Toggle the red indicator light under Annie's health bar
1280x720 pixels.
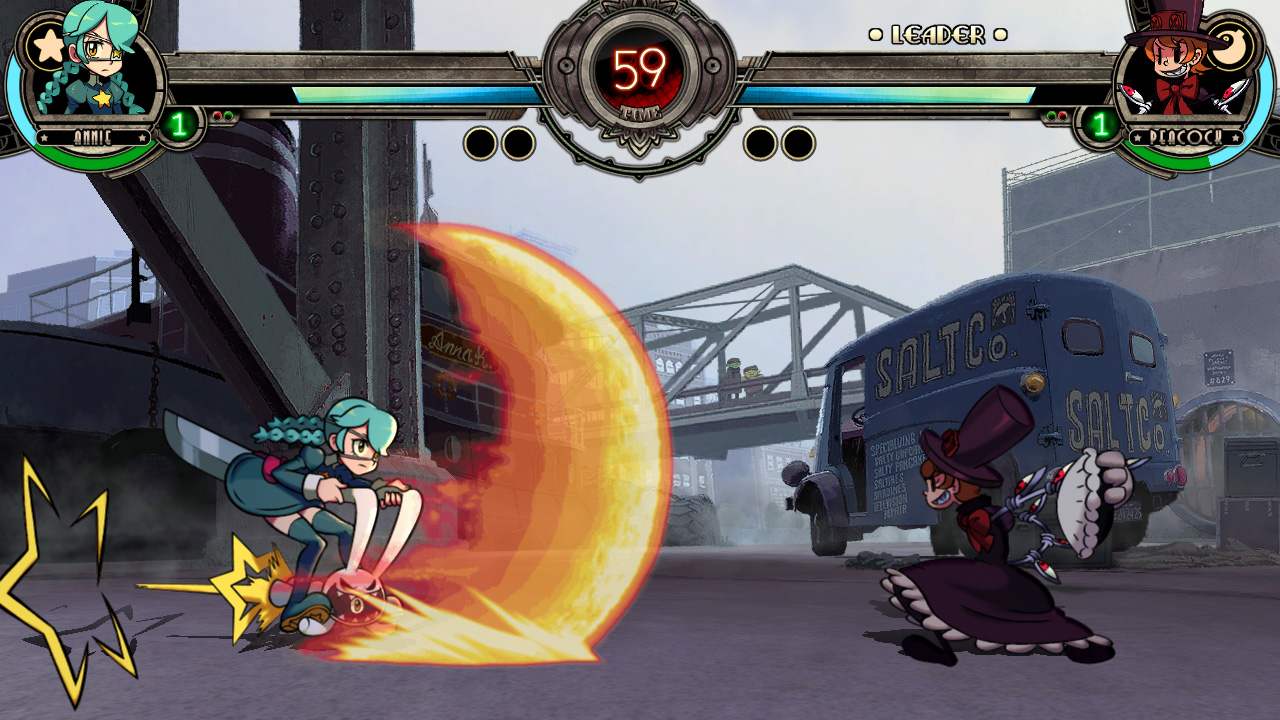[x=217, y=114]
